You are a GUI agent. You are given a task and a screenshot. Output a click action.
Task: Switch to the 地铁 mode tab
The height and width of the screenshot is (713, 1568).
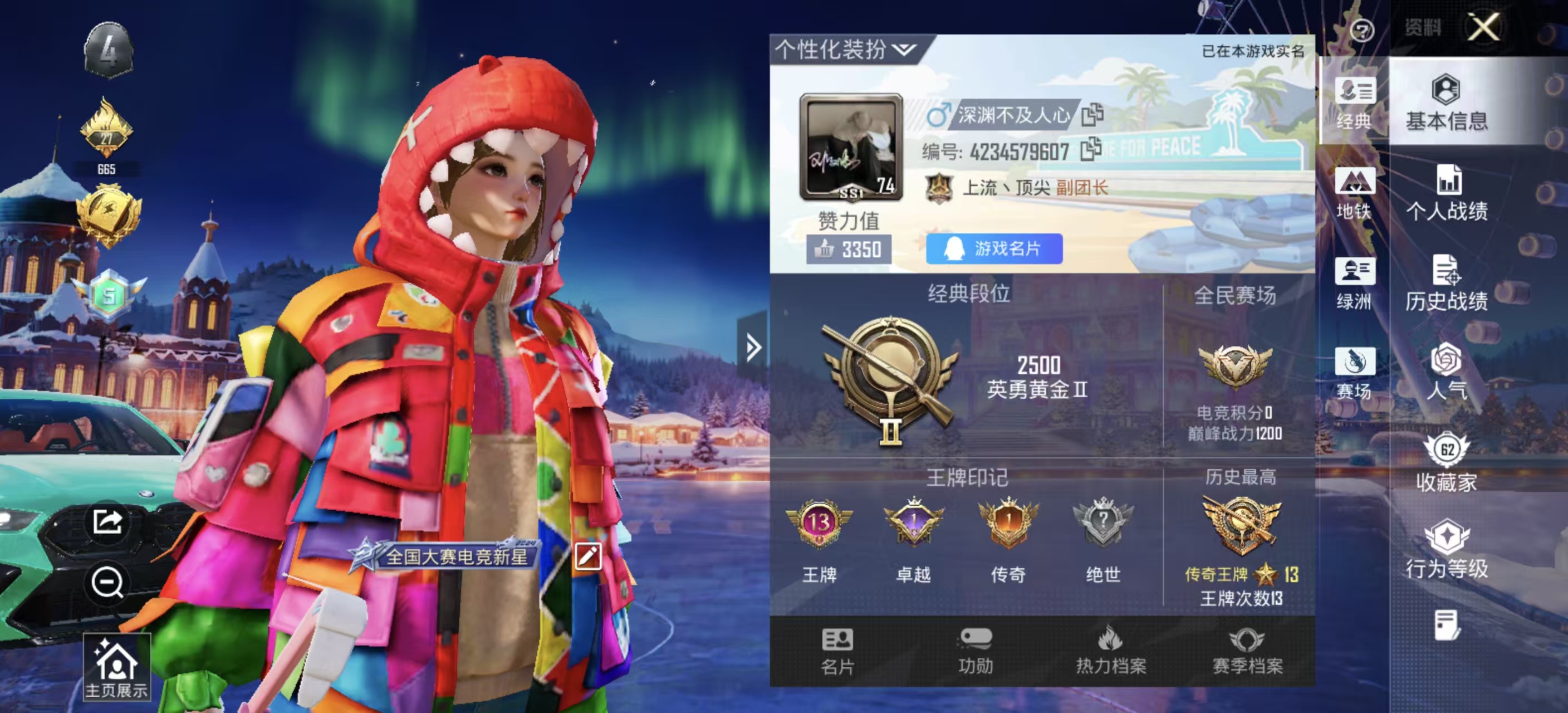pyautogui.click(x=1354, y=193)
